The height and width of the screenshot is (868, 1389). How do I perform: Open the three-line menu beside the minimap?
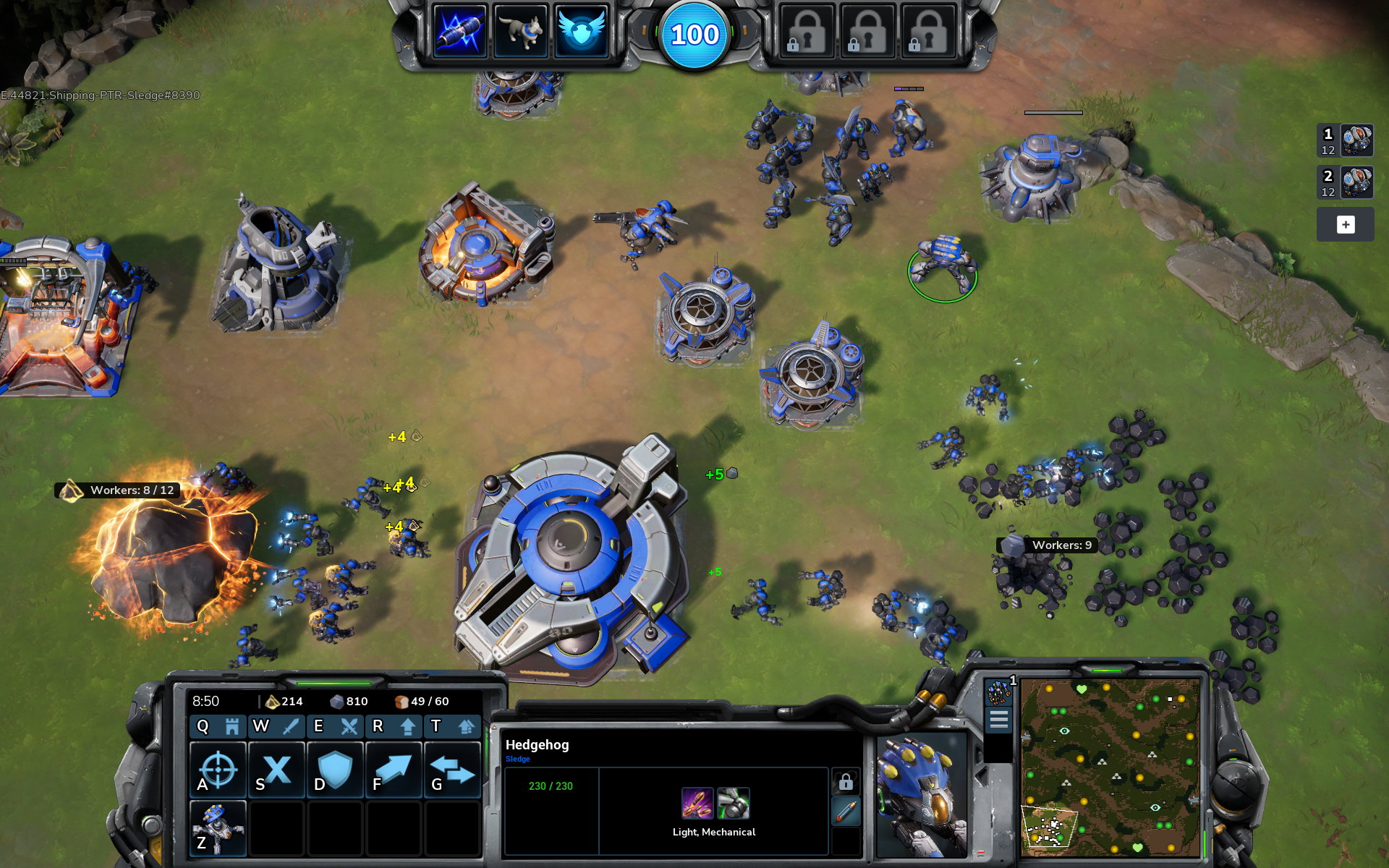[x=998, y=720]
